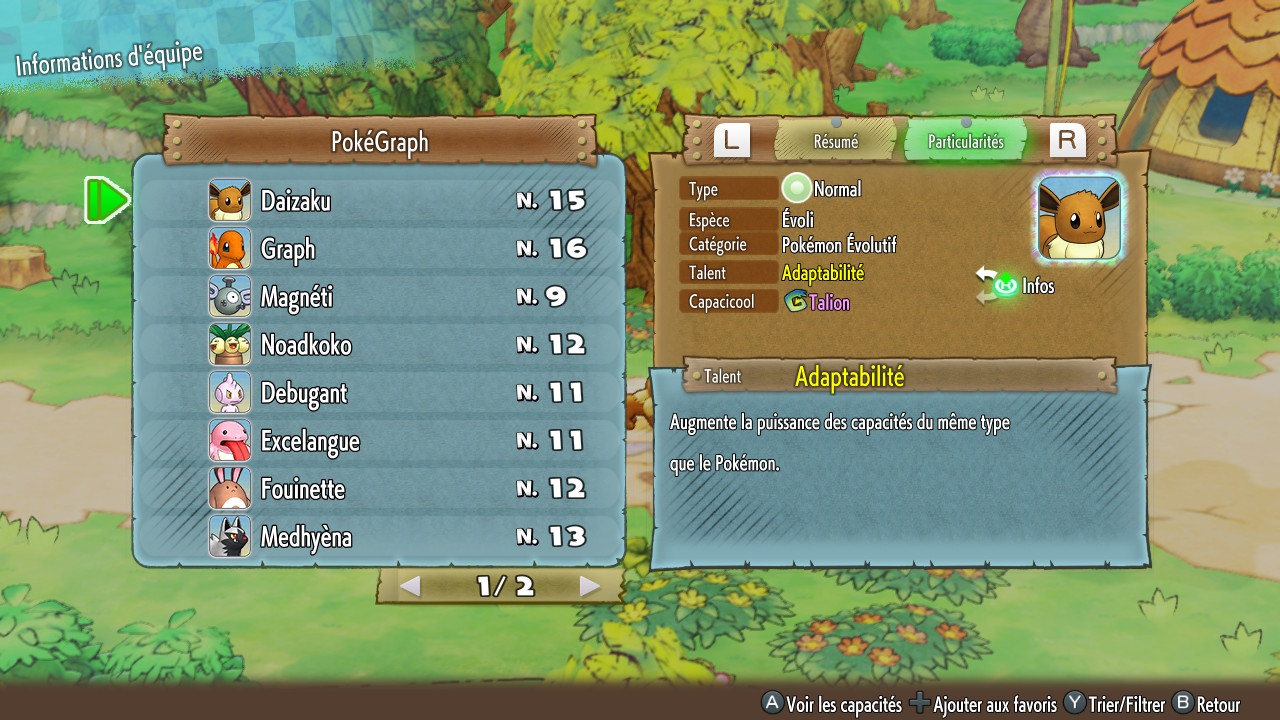Viewport: 1280px width, 720px height.
Task: Choose Excelangue in the team list
Action: pos(380,441)
